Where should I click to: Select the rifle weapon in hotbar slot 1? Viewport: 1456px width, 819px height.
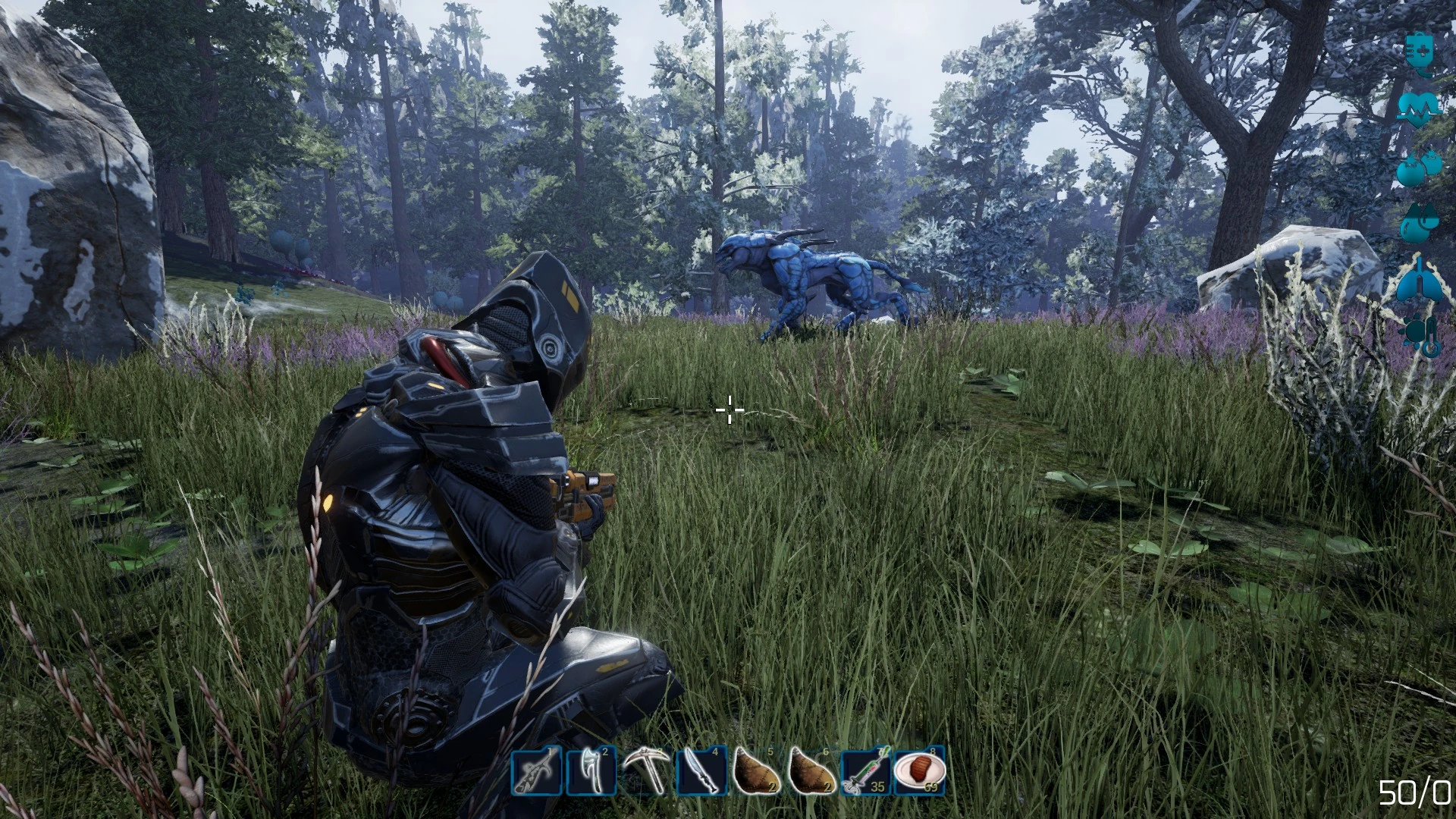537,771
